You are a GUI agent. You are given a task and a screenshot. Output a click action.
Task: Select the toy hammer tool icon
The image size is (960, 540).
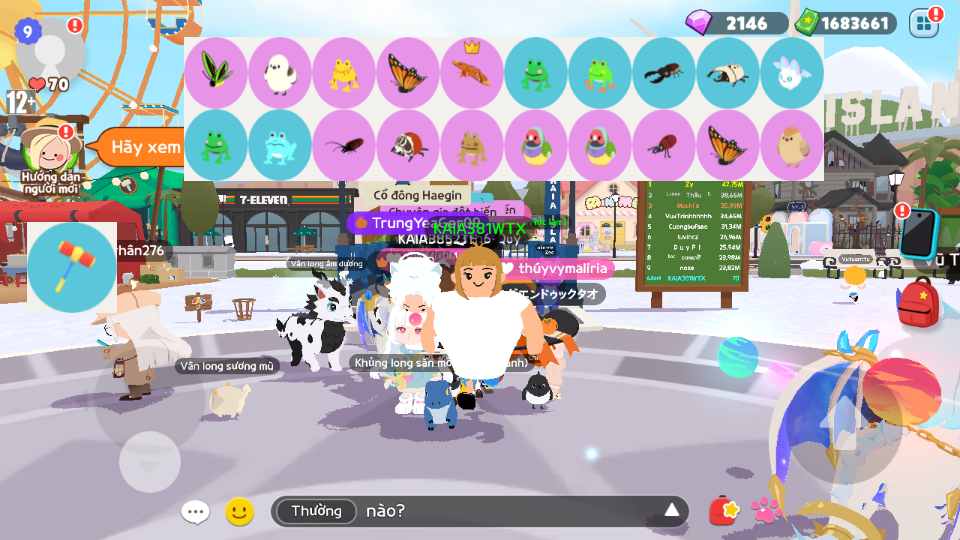point(72,268)
